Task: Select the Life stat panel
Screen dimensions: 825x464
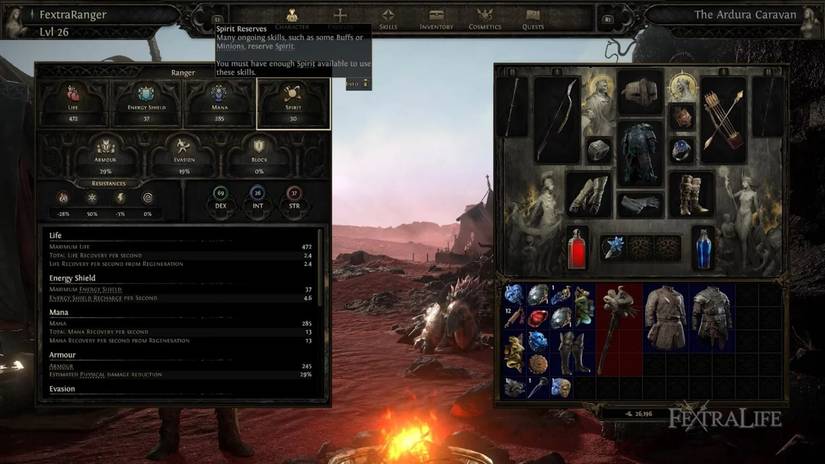Action: point(72,104)
